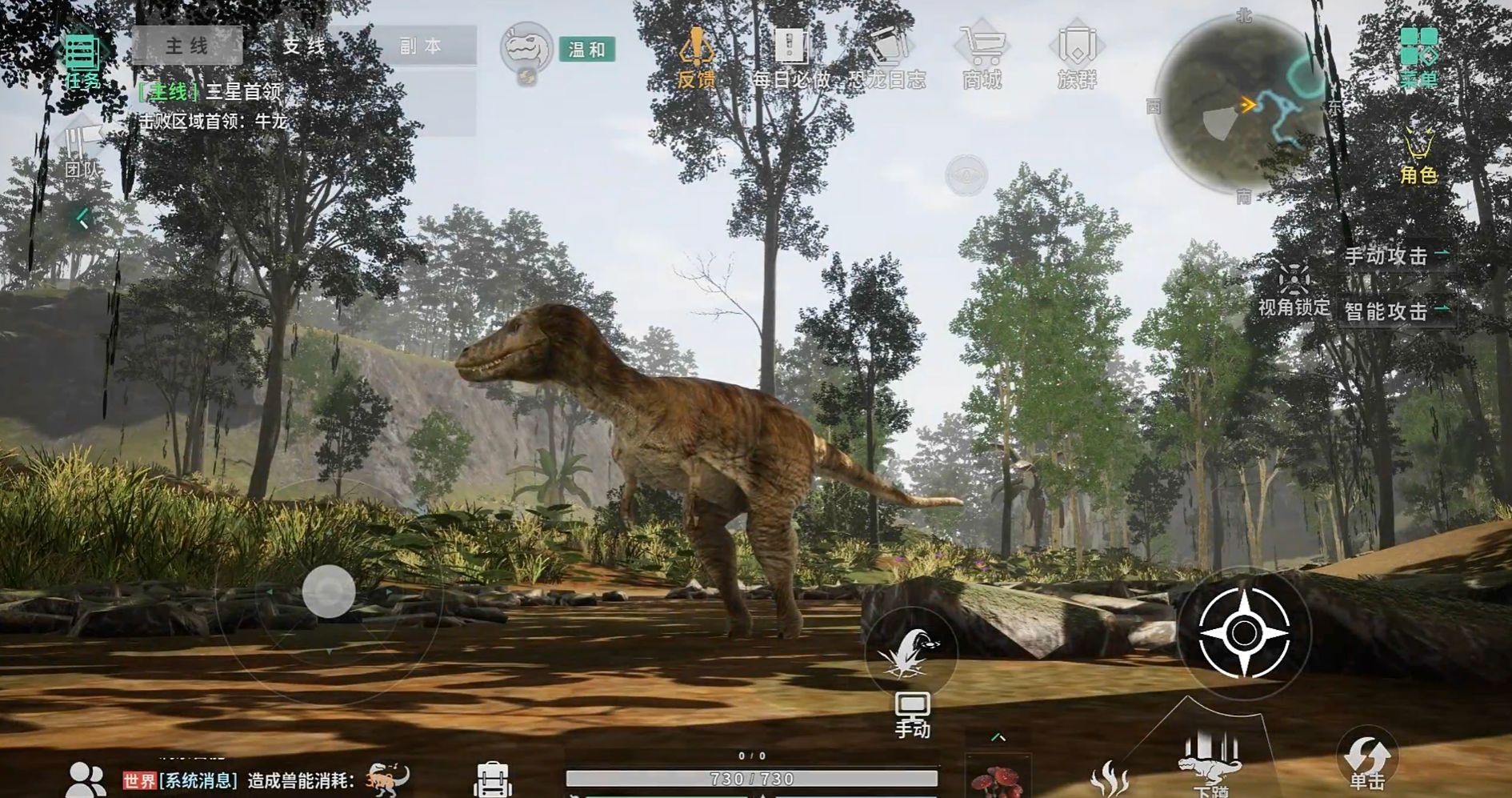Image resolution: width=1512 pixels, height=798 pixels.
Task: Switch to the 支线 side quest tab
Action: [x=304, y=46]
